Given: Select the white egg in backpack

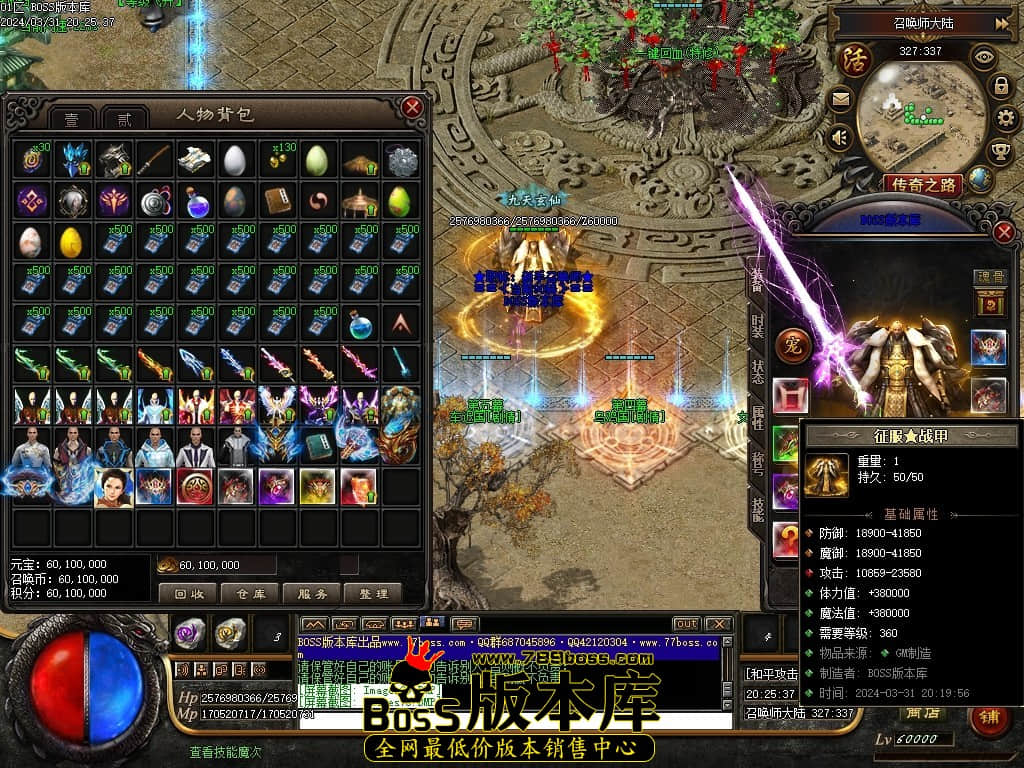Looking at the screenshot, I should [234, 160].
